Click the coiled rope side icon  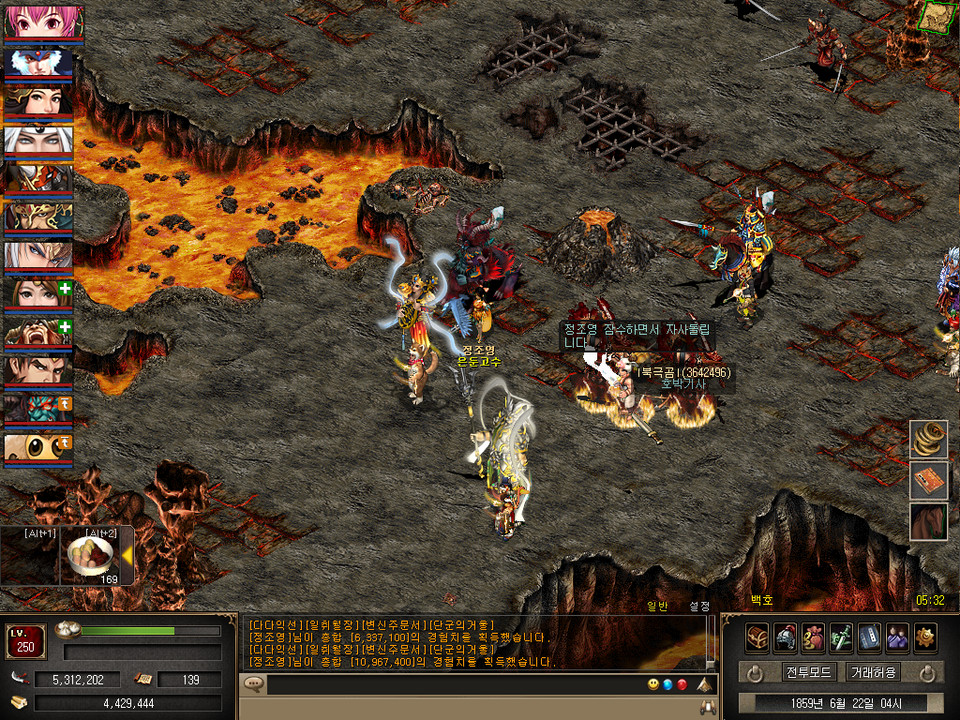929,440
